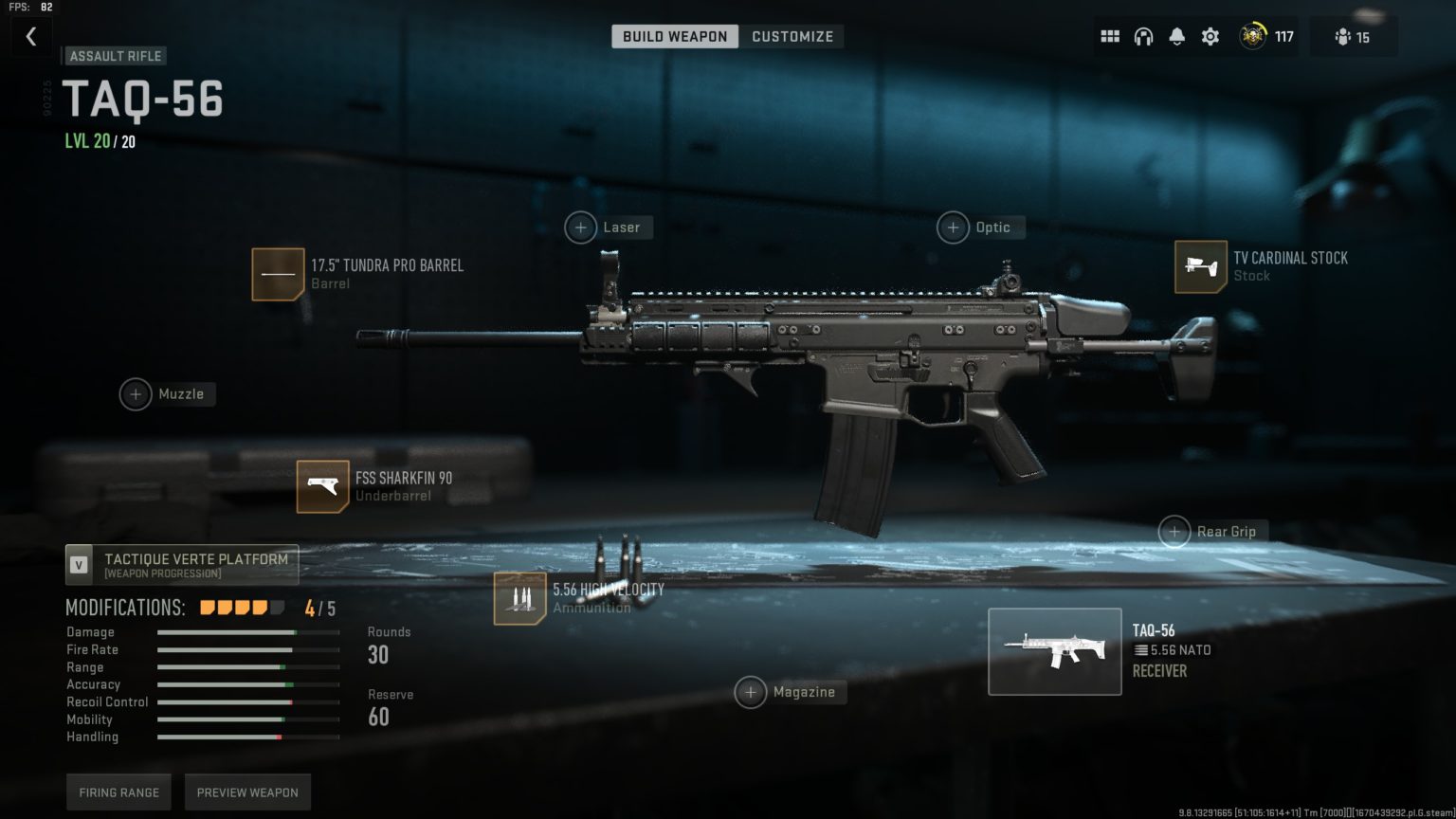This screenshot has width=1456, height=819.
Task: Select the Build Weapon tab
Action: tap(675, 36)
